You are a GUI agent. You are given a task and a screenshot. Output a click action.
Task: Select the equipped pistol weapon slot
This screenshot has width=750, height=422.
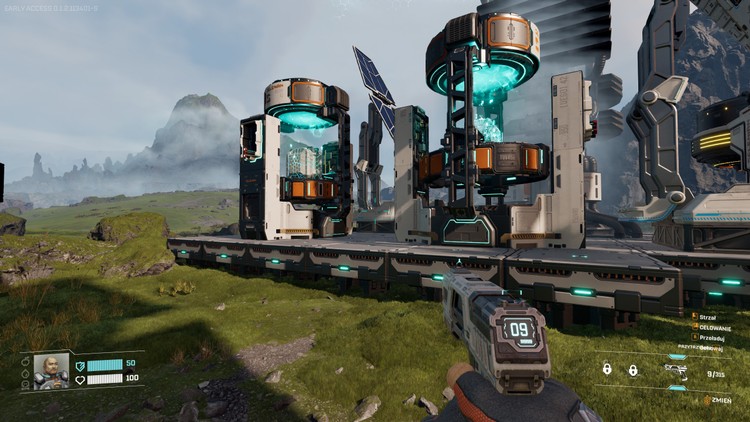point(676,371)
